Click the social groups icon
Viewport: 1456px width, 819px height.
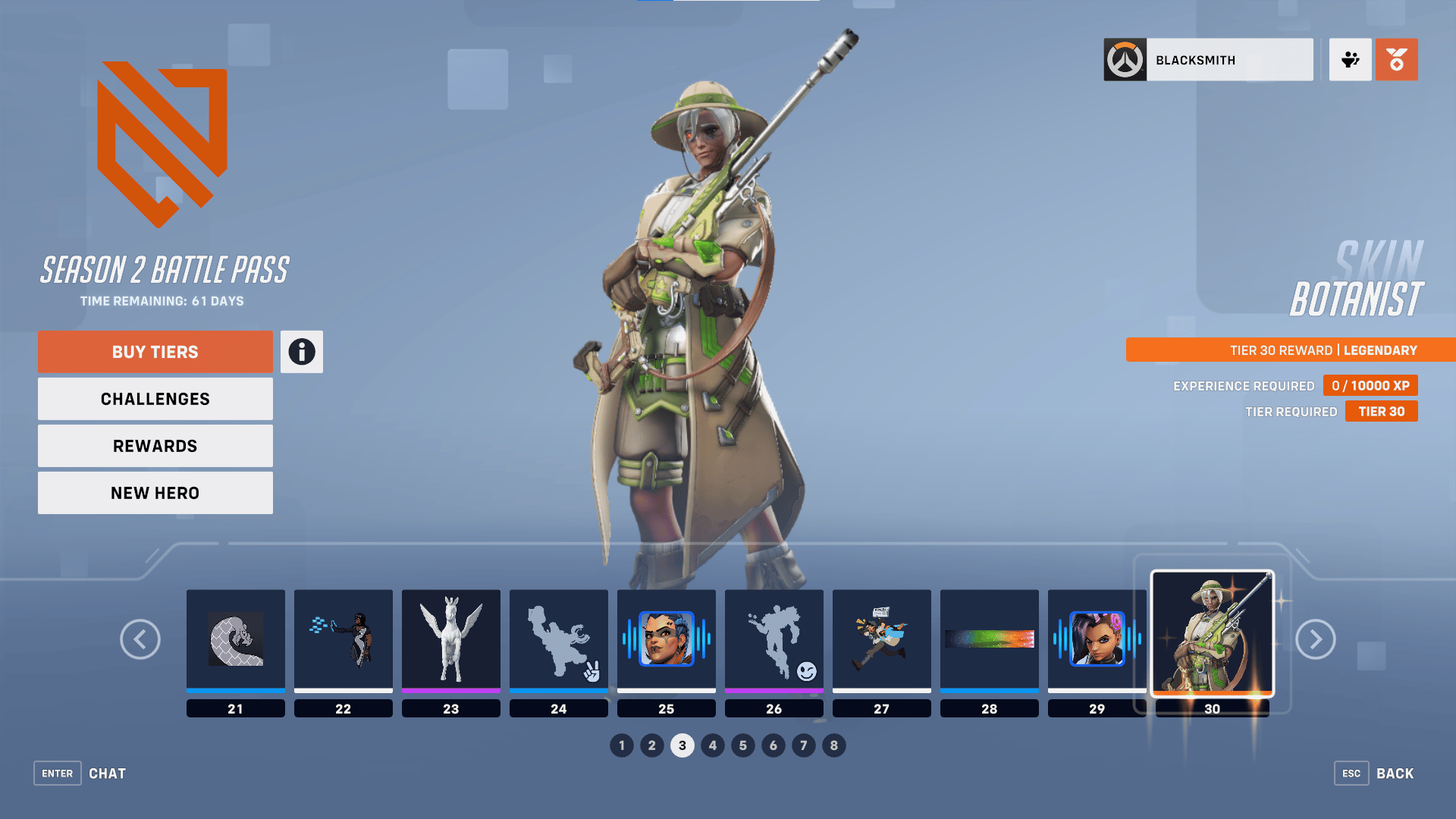(x=1350, y=60)
